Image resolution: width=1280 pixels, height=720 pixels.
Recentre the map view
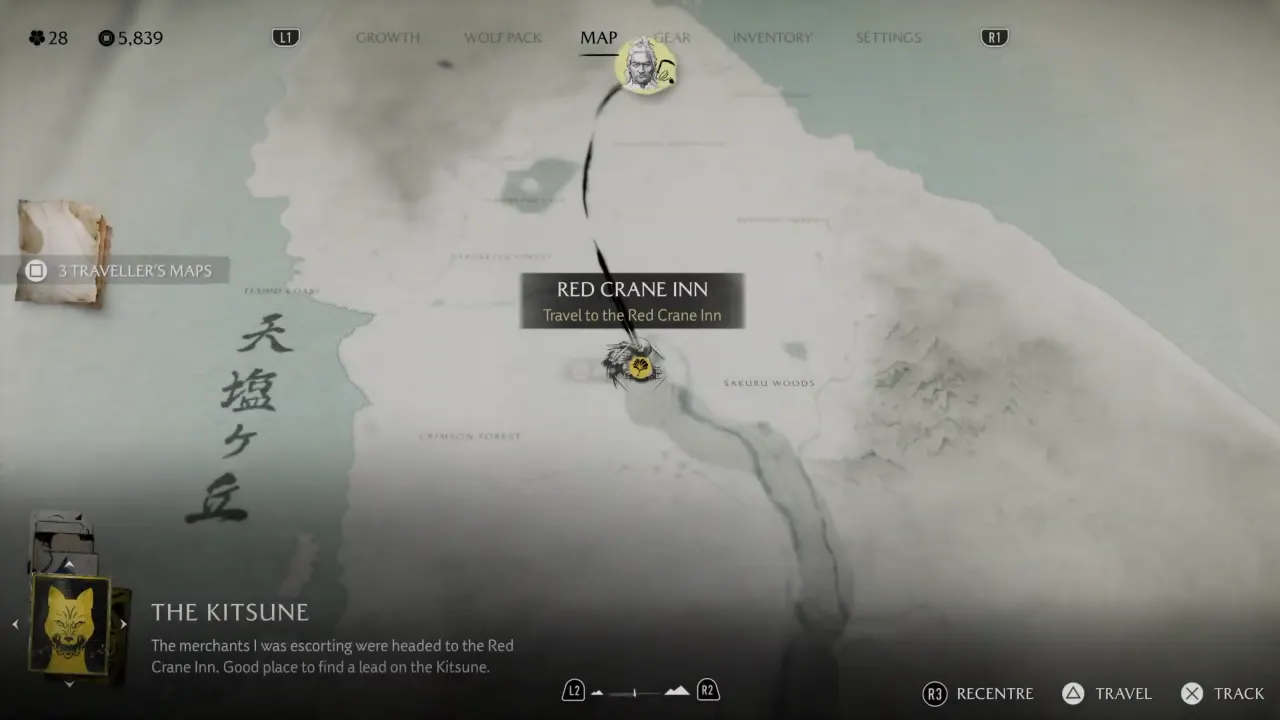coord(979,694)
